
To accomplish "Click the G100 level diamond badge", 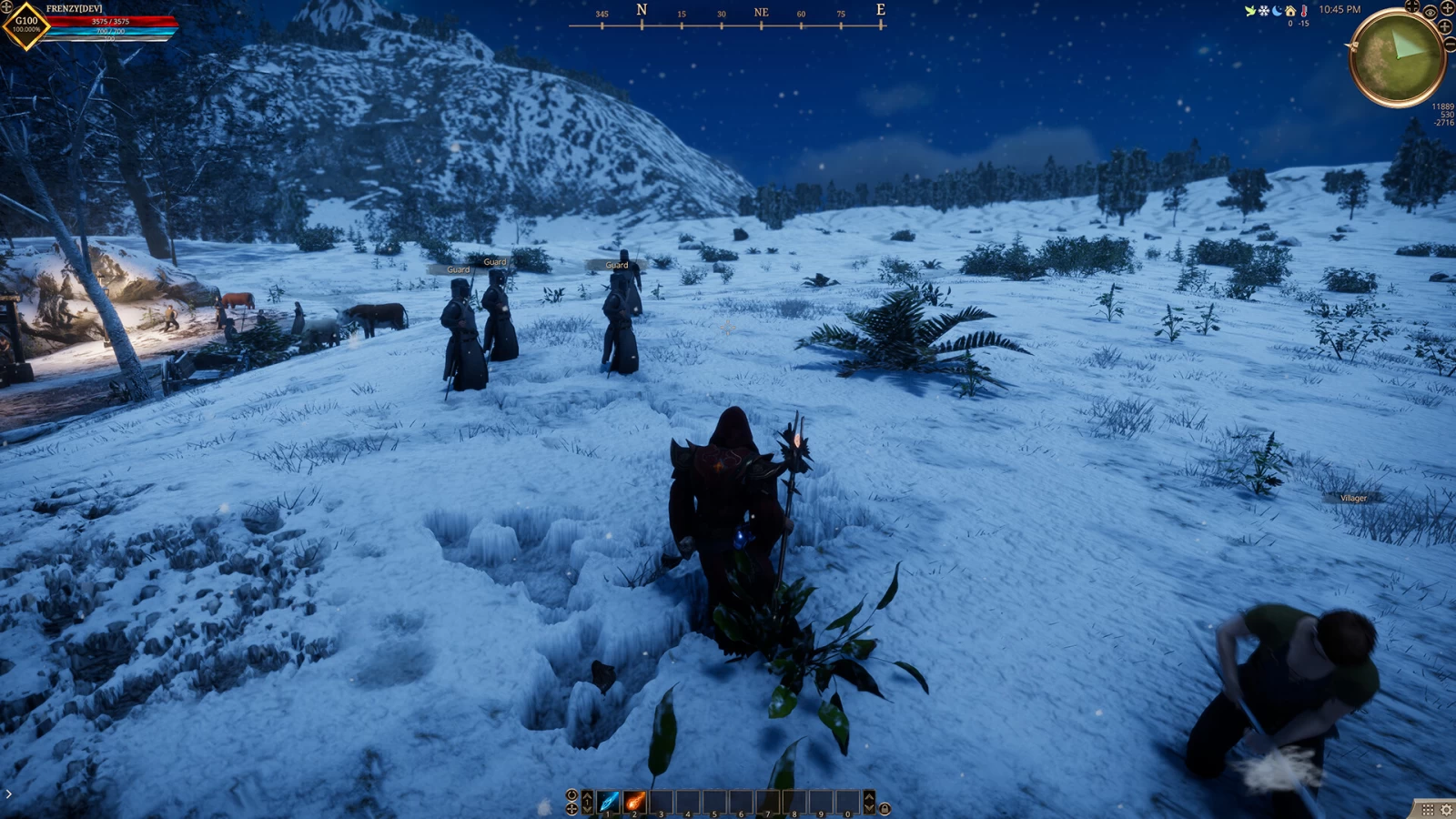I will 26,25.
